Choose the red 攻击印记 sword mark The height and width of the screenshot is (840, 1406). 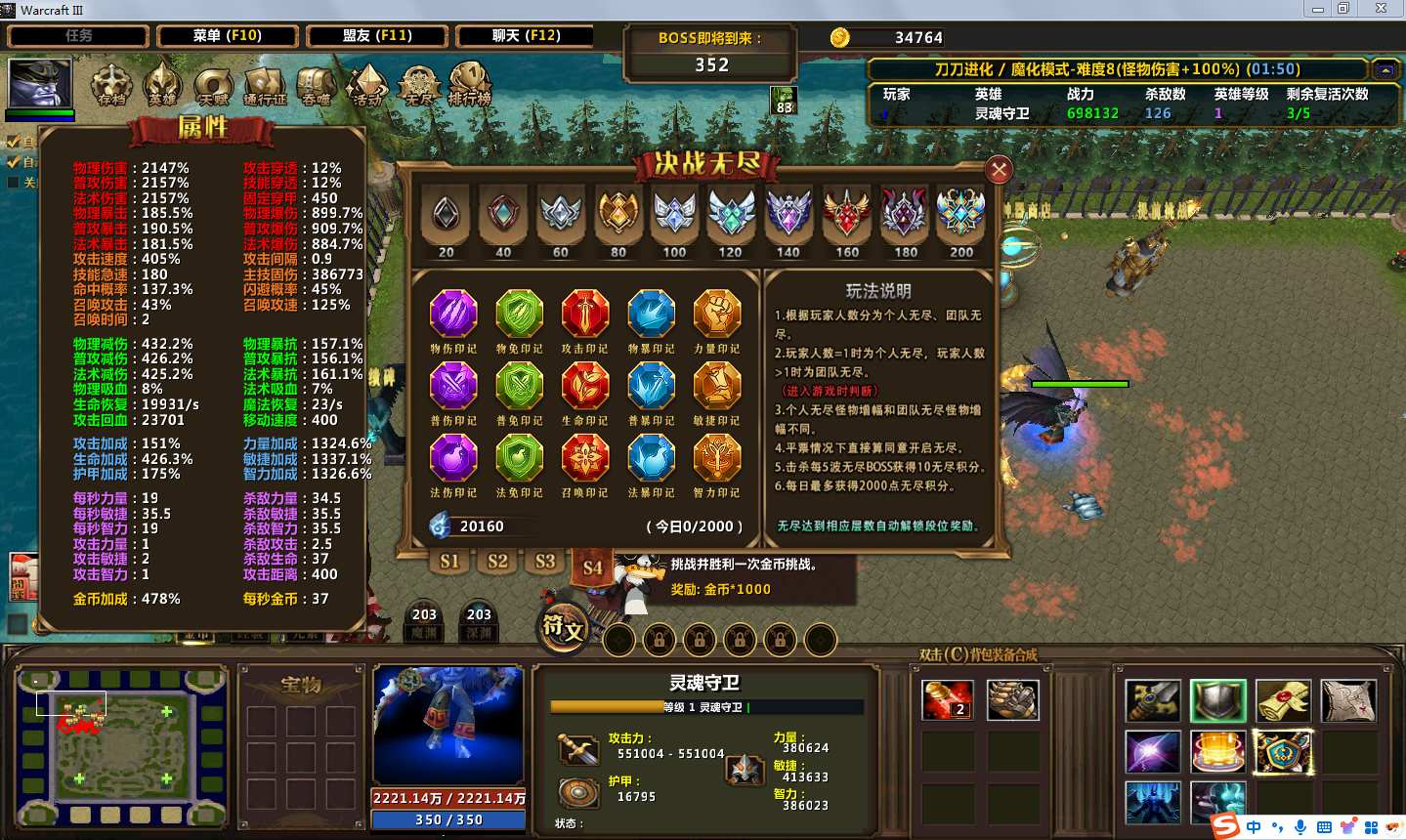[584, 315]
